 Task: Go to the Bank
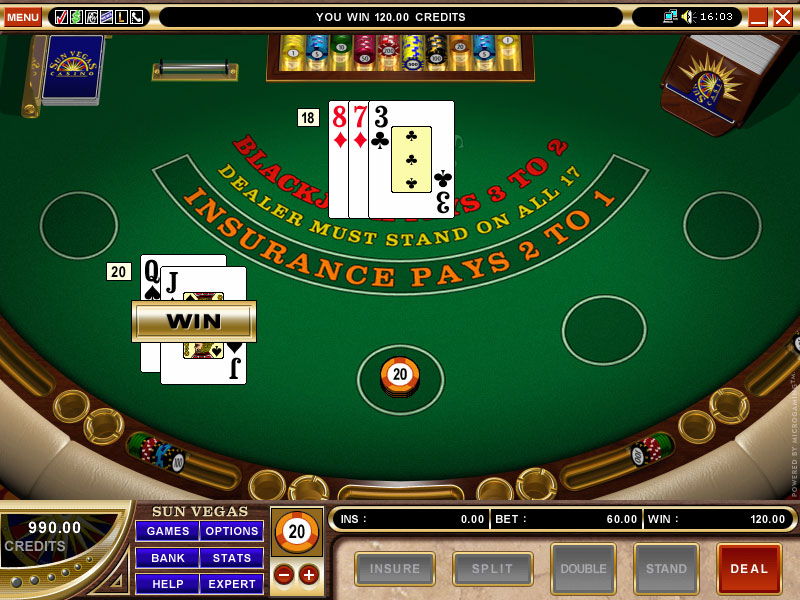(167, 557)
